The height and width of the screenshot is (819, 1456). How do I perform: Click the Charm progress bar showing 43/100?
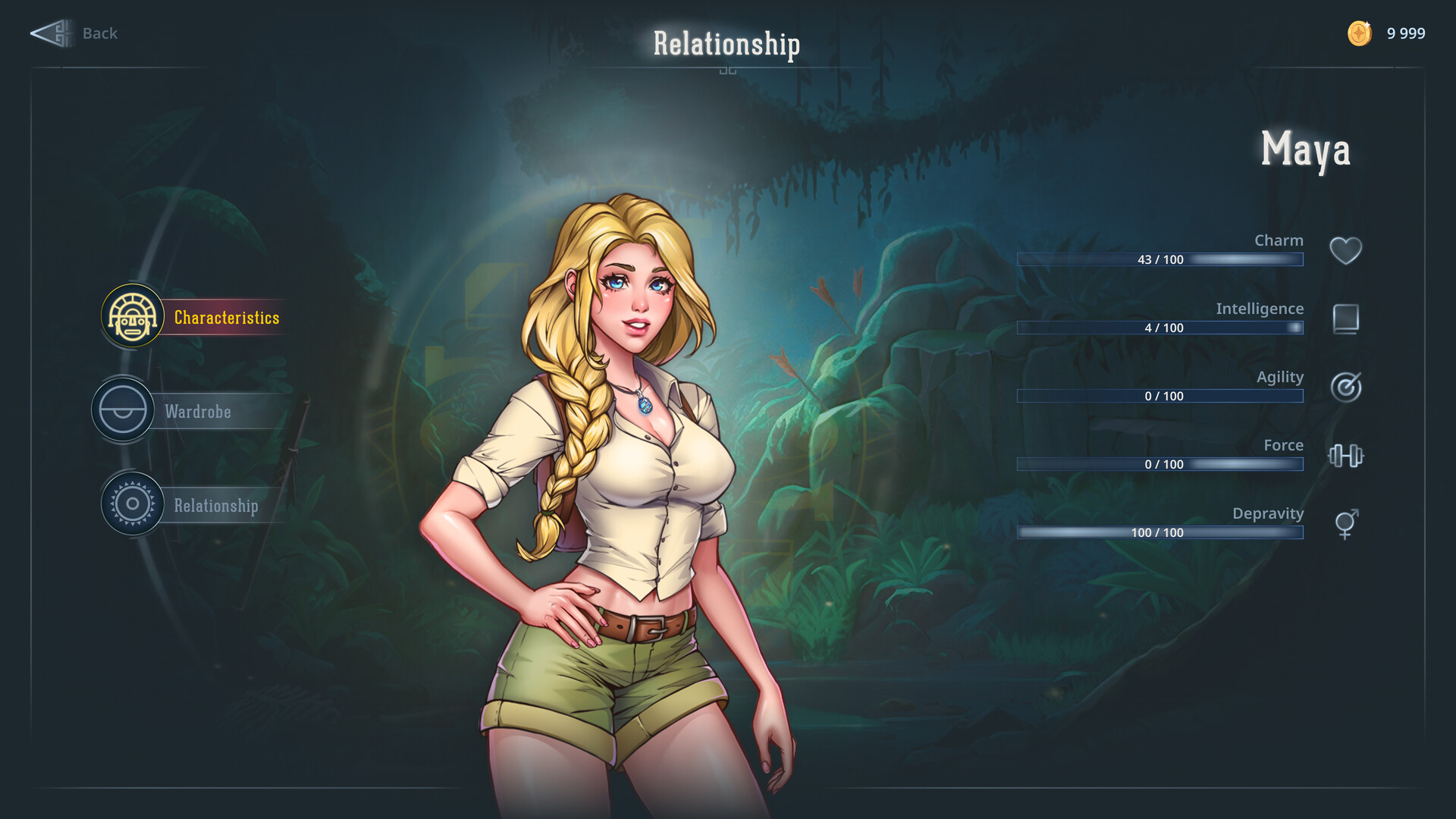click(x=1160, y=259)
